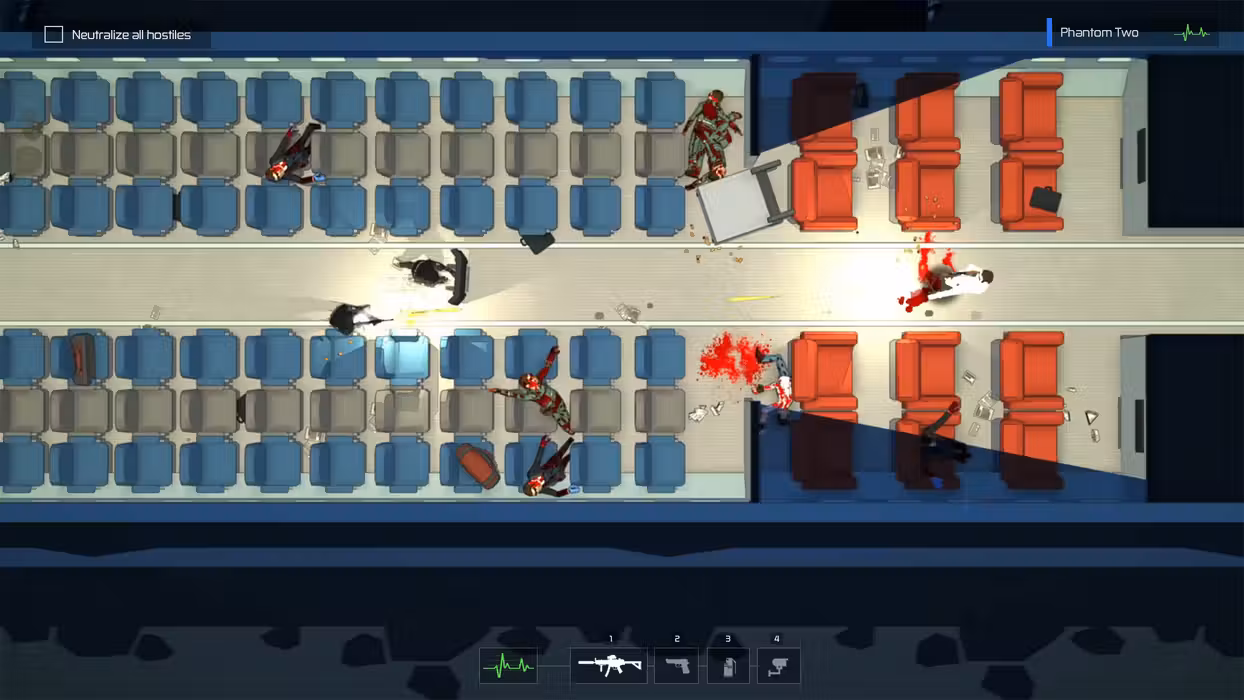Select the security camera gadget slot
1244x700 pixels.
(778, 665)
